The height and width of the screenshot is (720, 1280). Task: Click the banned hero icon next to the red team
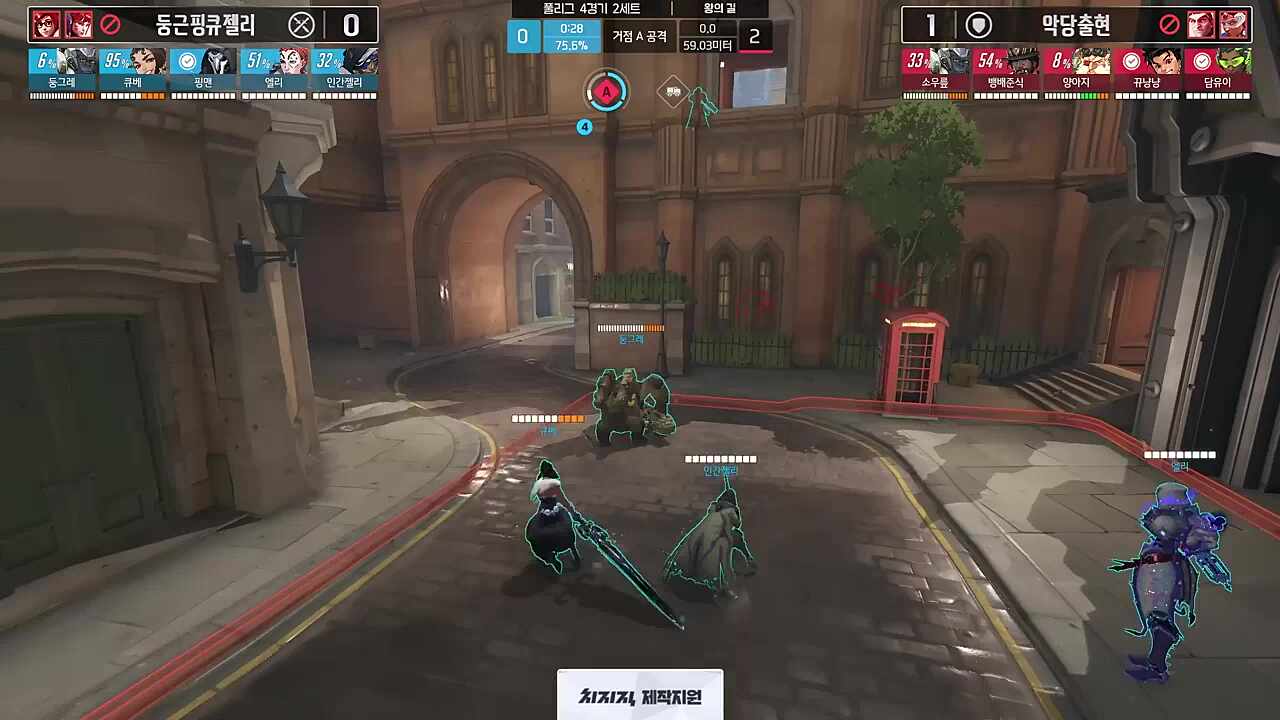point(1170,25)
